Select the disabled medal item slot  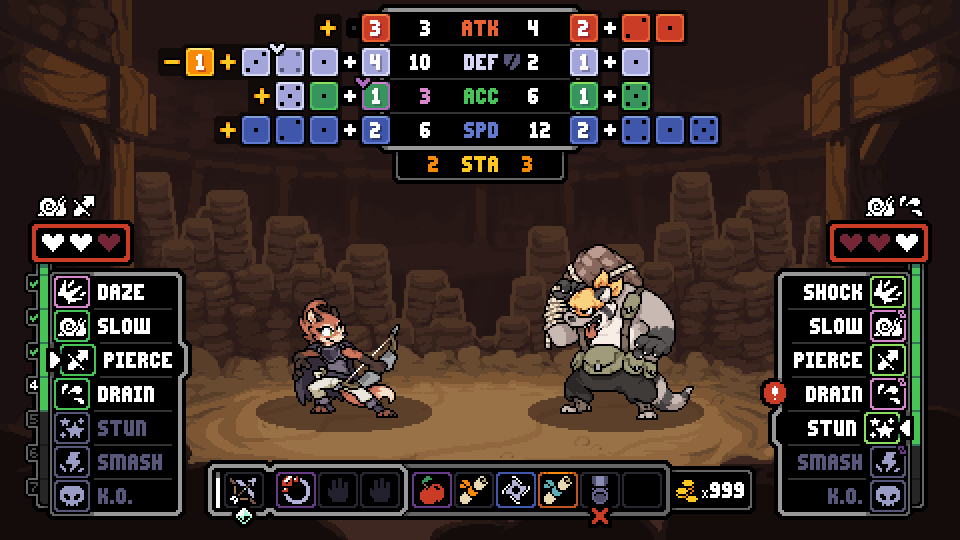pyautogui.click(x=599, y=490)
